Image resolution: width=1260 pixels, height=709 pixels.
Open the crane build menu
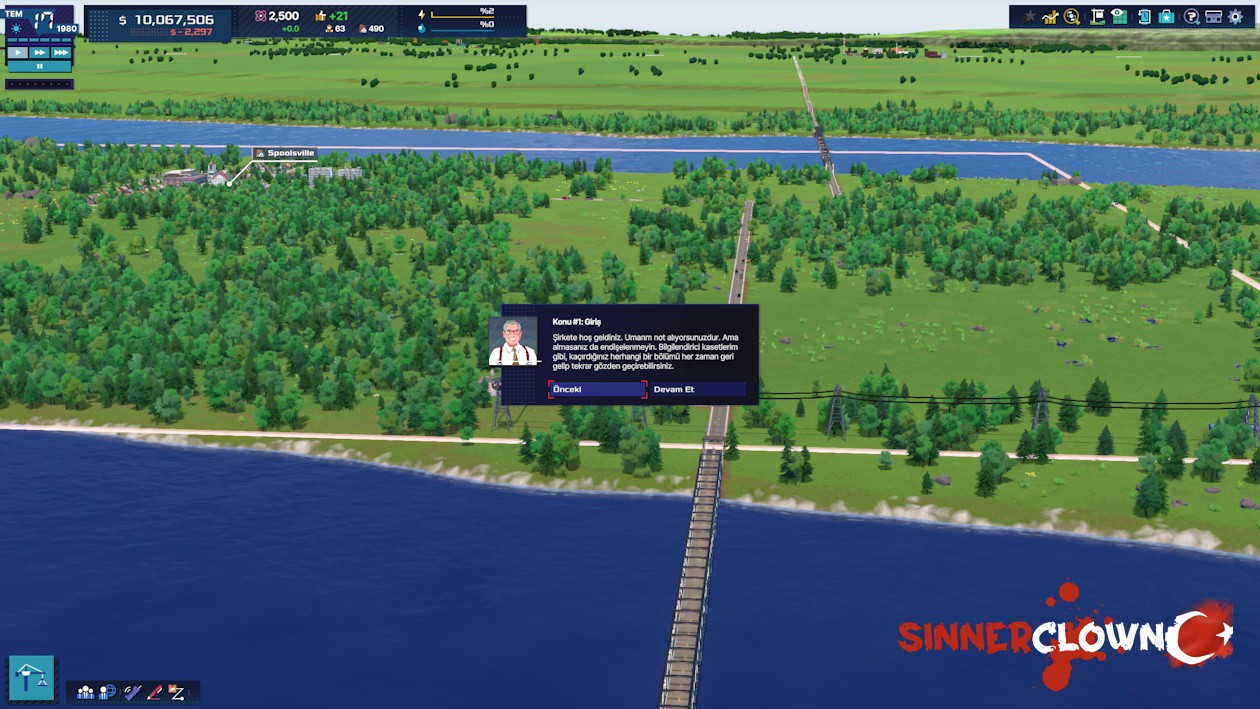(32, 677)
